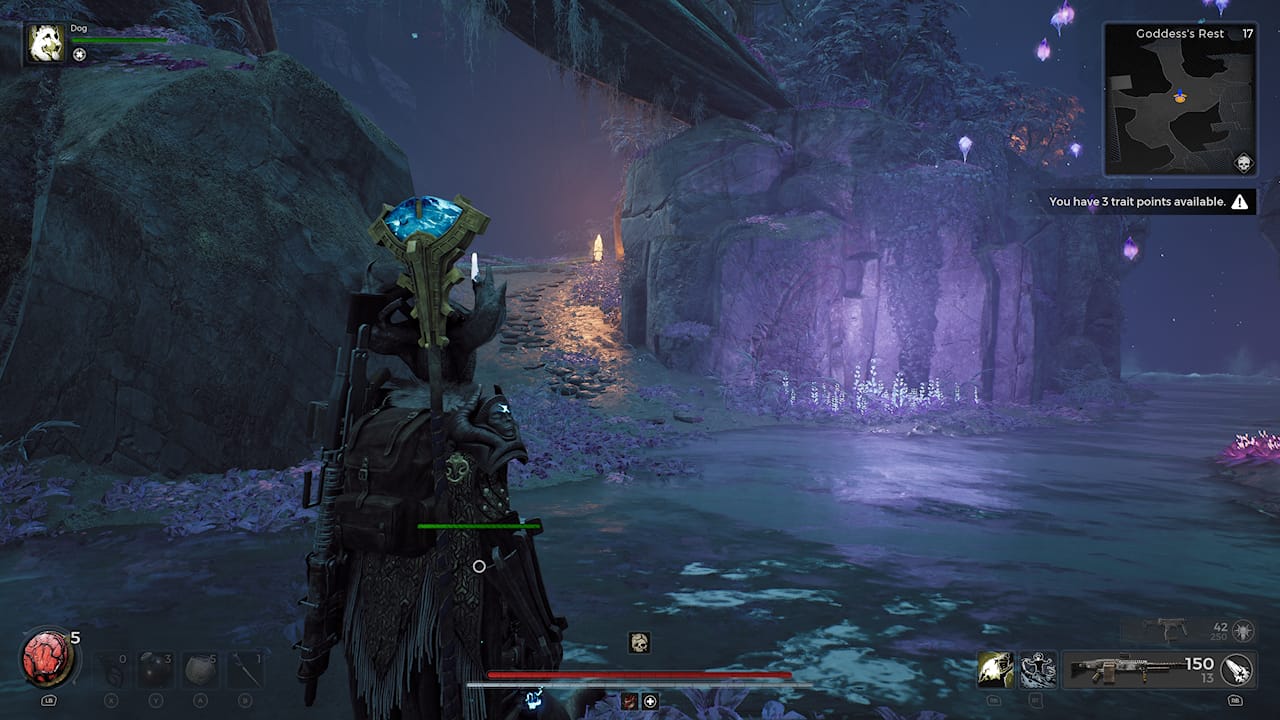Select the Dragon Heart relic icon
1280x720 pixels.
[x=47, y=658]
